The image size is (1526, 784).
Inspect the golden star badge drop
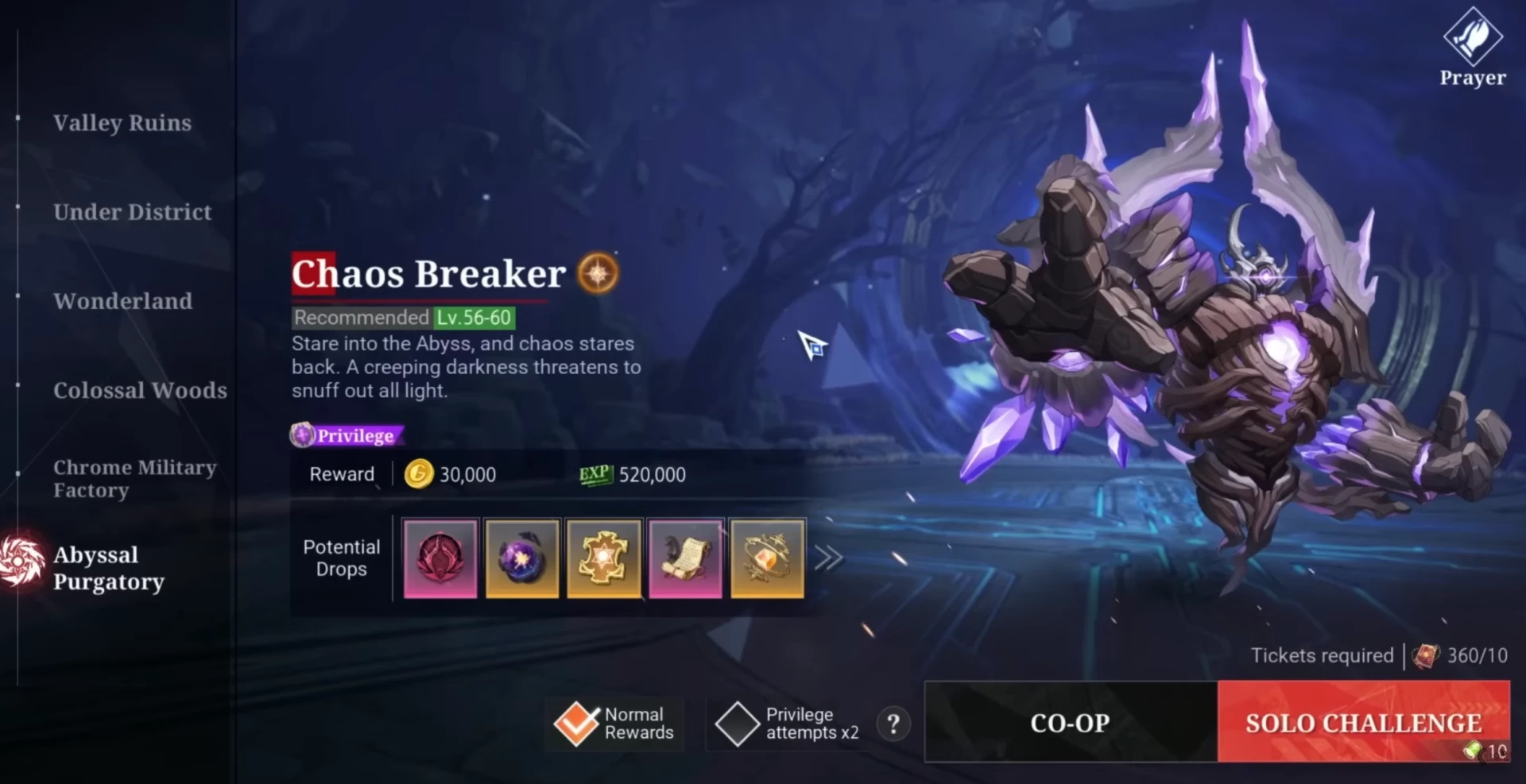point(603,558)
